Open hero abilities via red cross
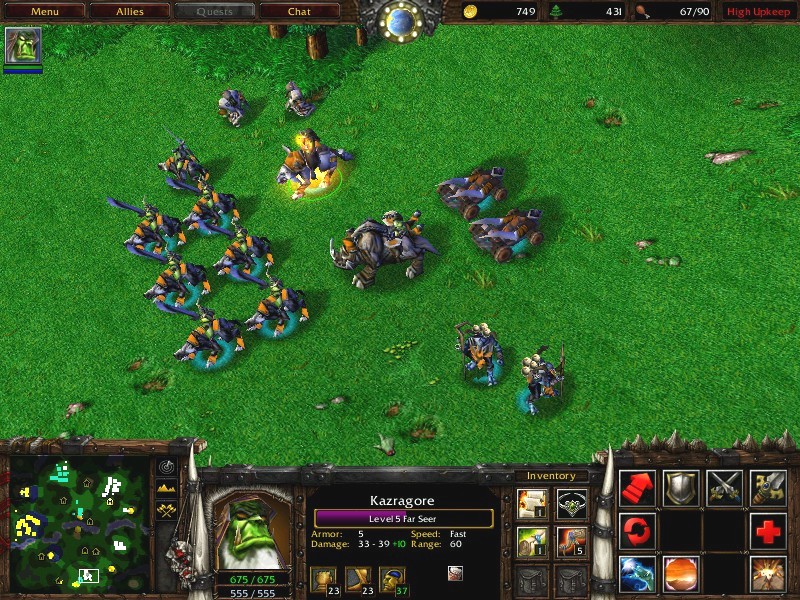Image resolution: width=800 pixels, height=600 pixels. tap(769, 530)
